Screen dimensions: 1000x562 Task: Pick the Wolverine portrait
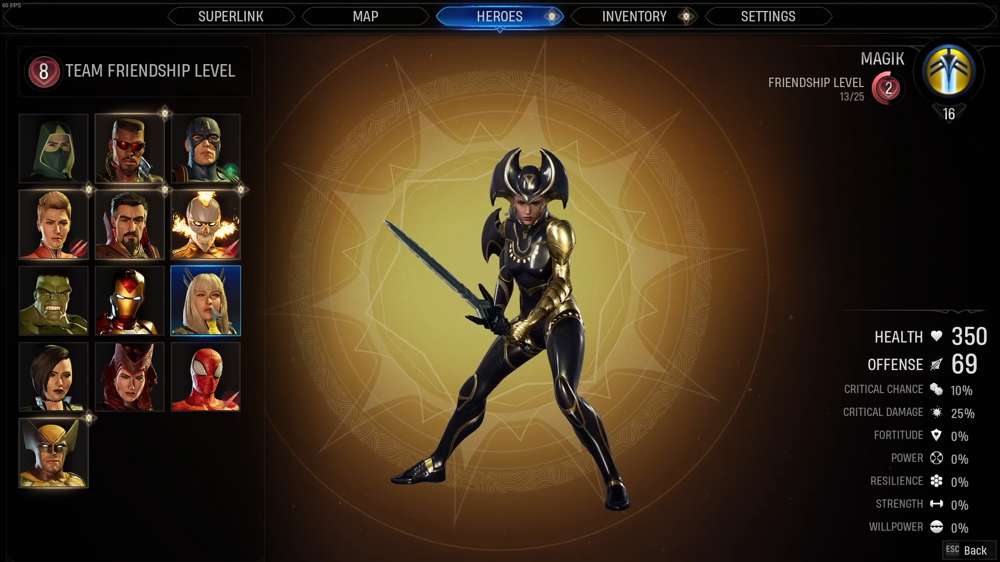pyautogui.click(x=54, y=452)
